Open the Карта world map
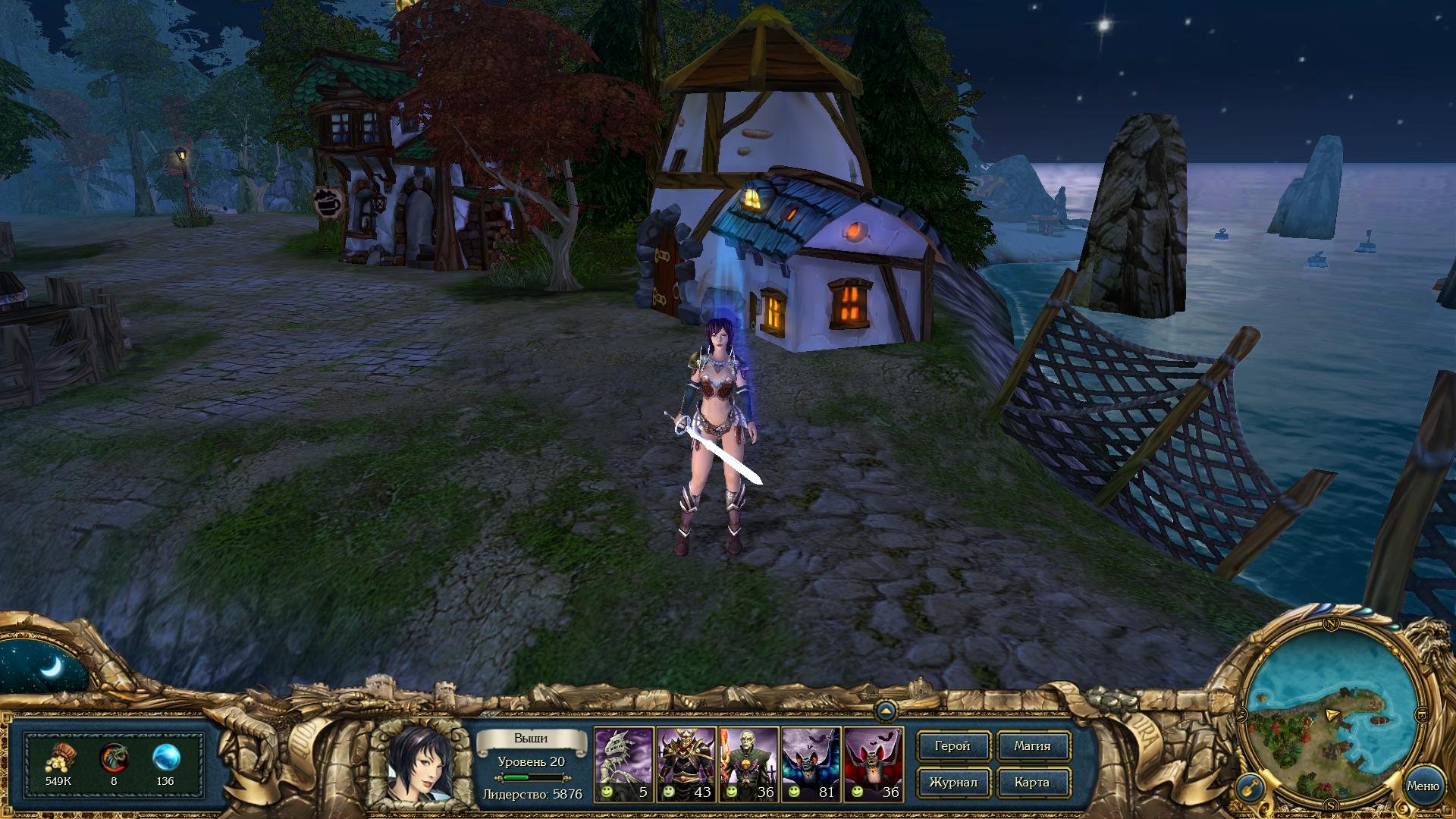The width and height of the screenshot is (1456, 819). pyautogui.click(x=1032, y=783)
